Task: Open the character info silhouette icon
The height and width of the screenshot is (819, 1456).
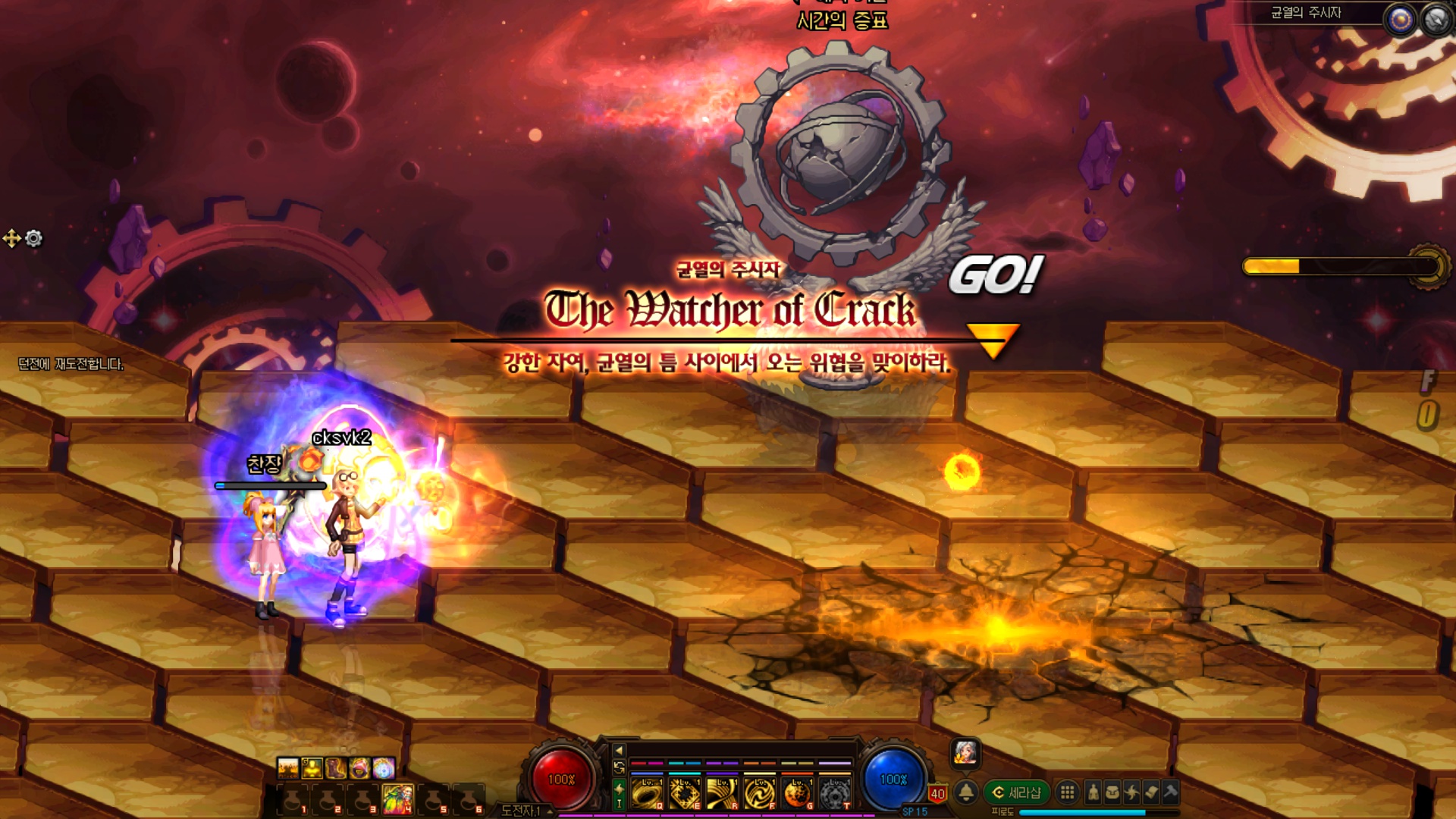Action: tap(1093, 792)
